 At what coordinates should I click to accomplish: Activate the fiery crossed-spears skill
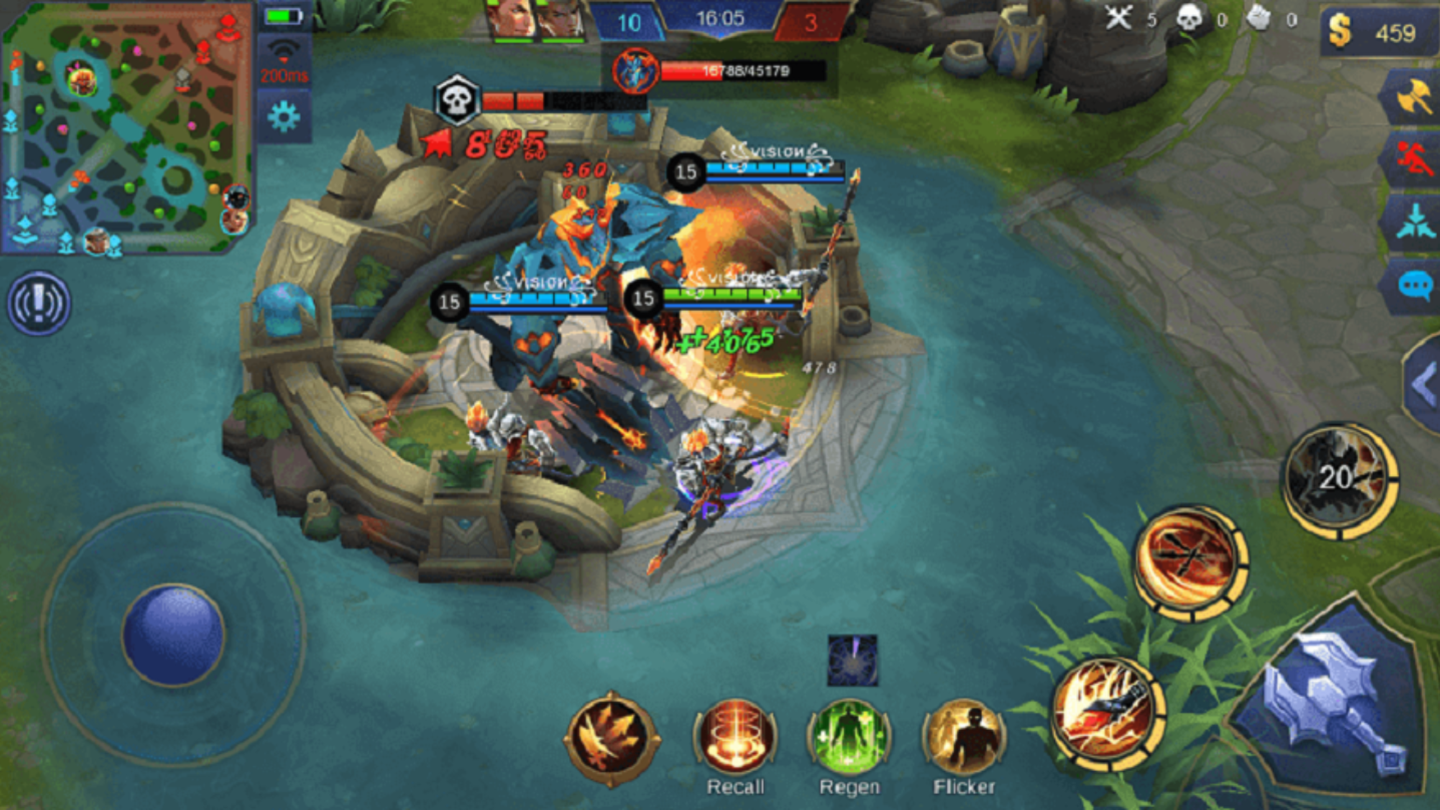point(1190,562)
